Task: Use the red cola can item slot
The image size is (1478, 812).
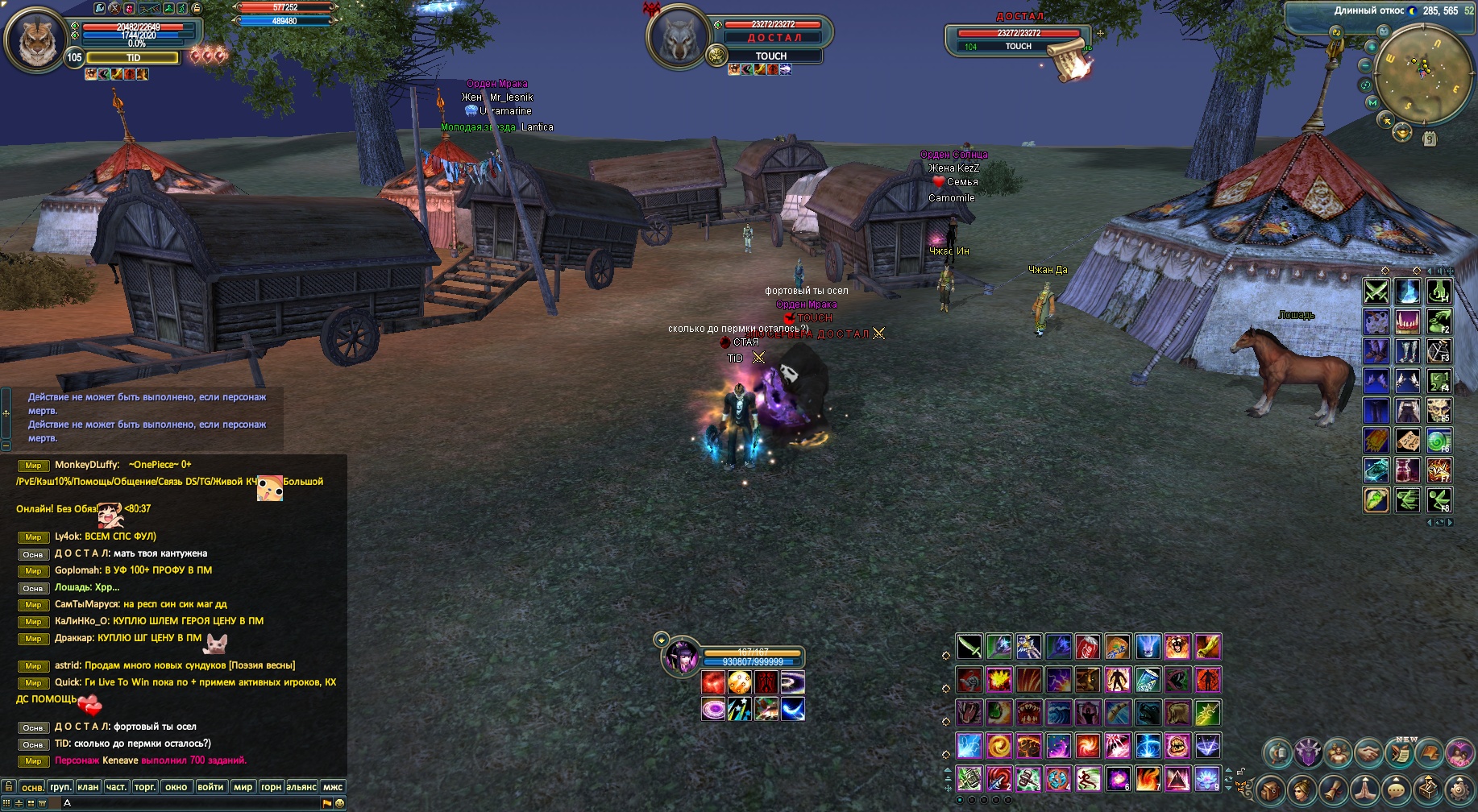Action: pos(1087,646)
